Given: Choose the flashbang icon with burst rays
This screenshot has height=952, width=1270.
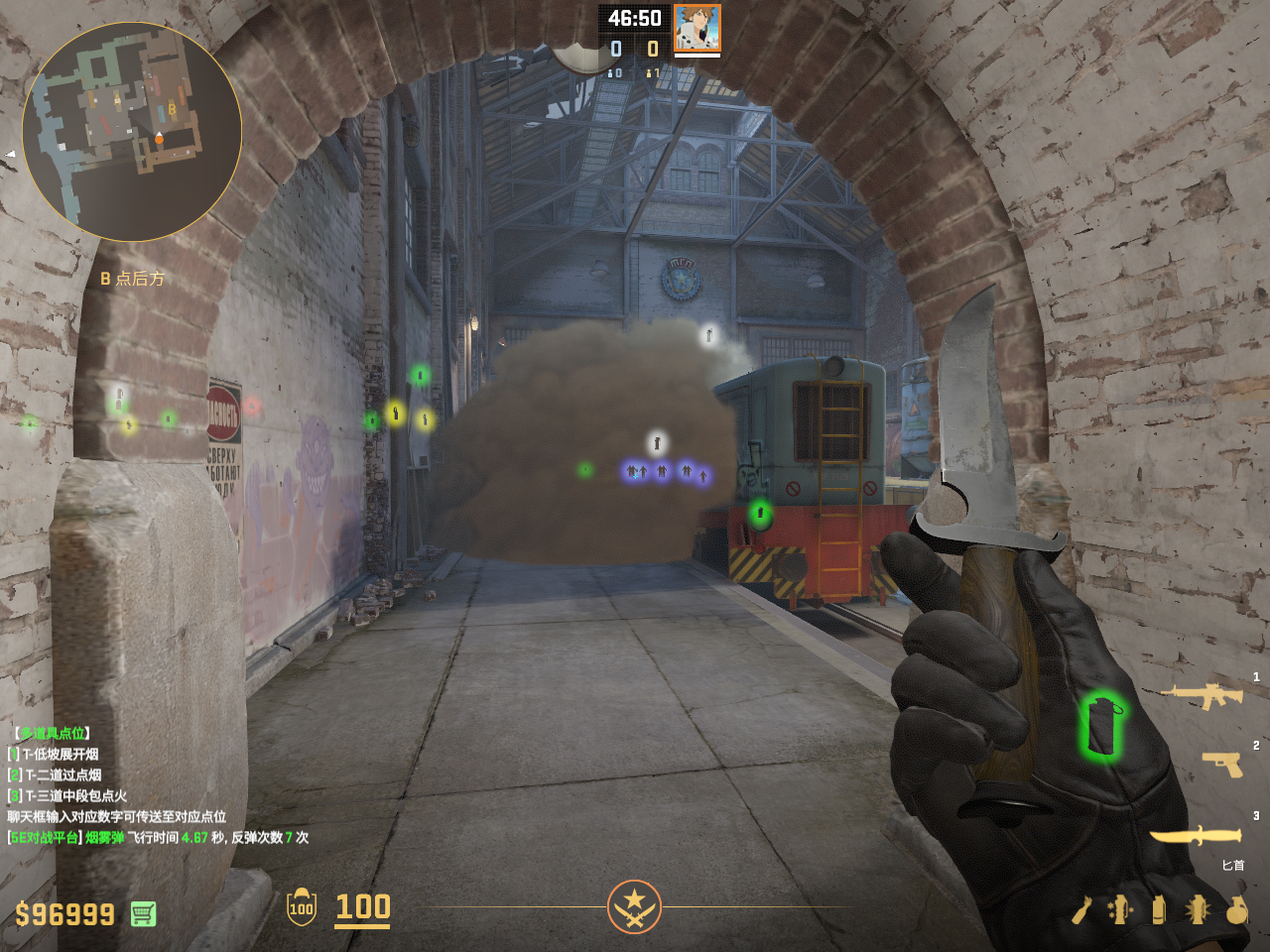Looking at the screenshot, I should coord(1198,909).
